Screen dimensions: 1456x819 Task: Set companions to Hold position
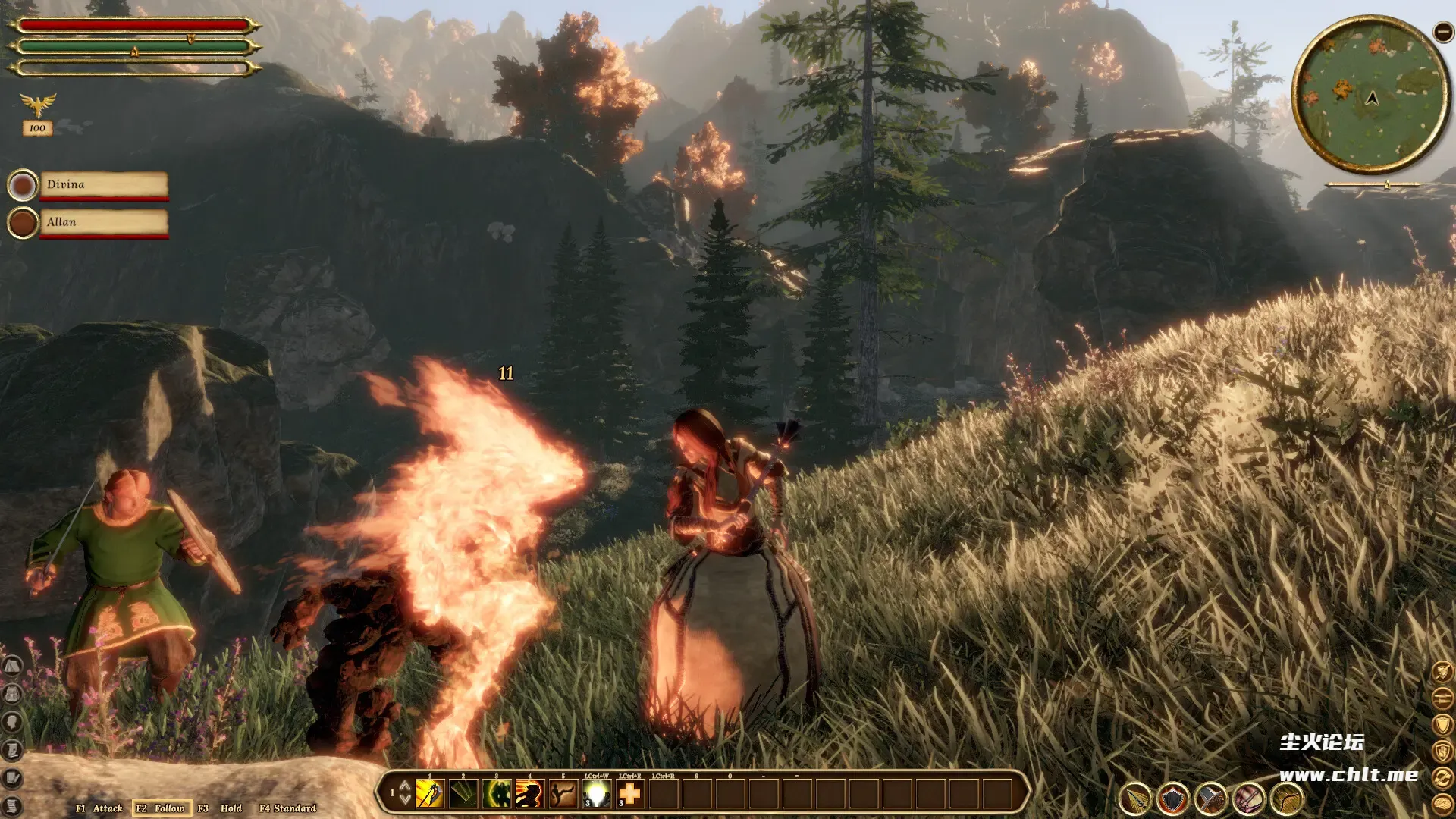pyautogui.click(x=221, y=808)
